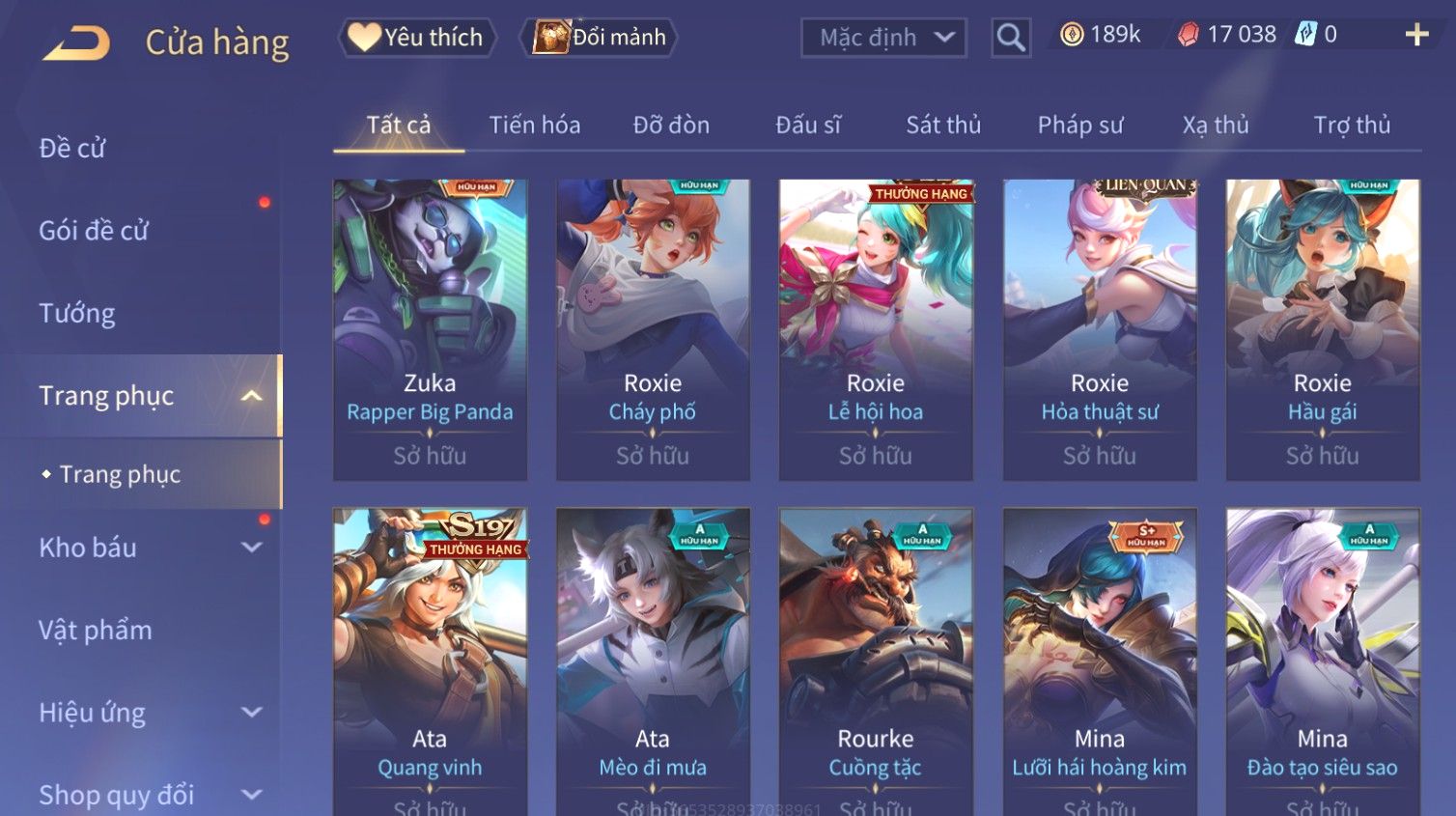
Task: Add currency with the plus button
Action: coord(1416,36)
